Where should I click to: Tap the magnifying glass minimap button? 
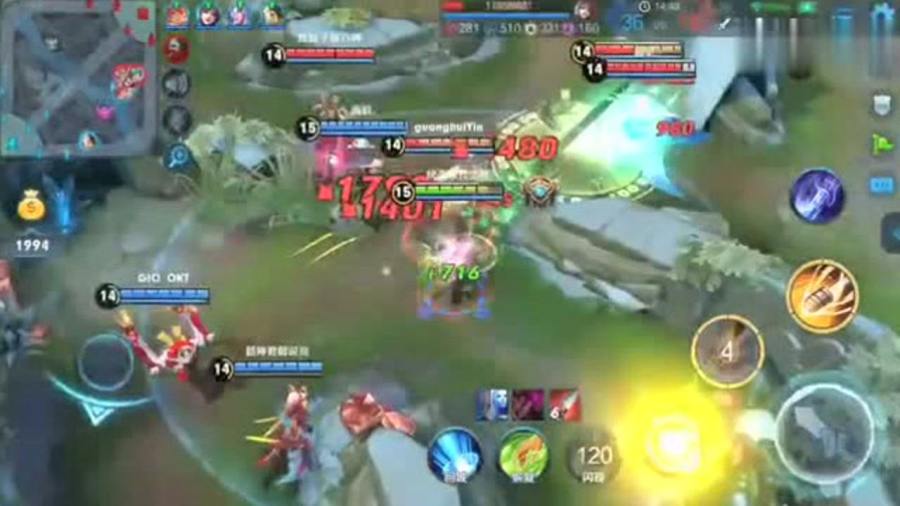[x=179, y=156]
